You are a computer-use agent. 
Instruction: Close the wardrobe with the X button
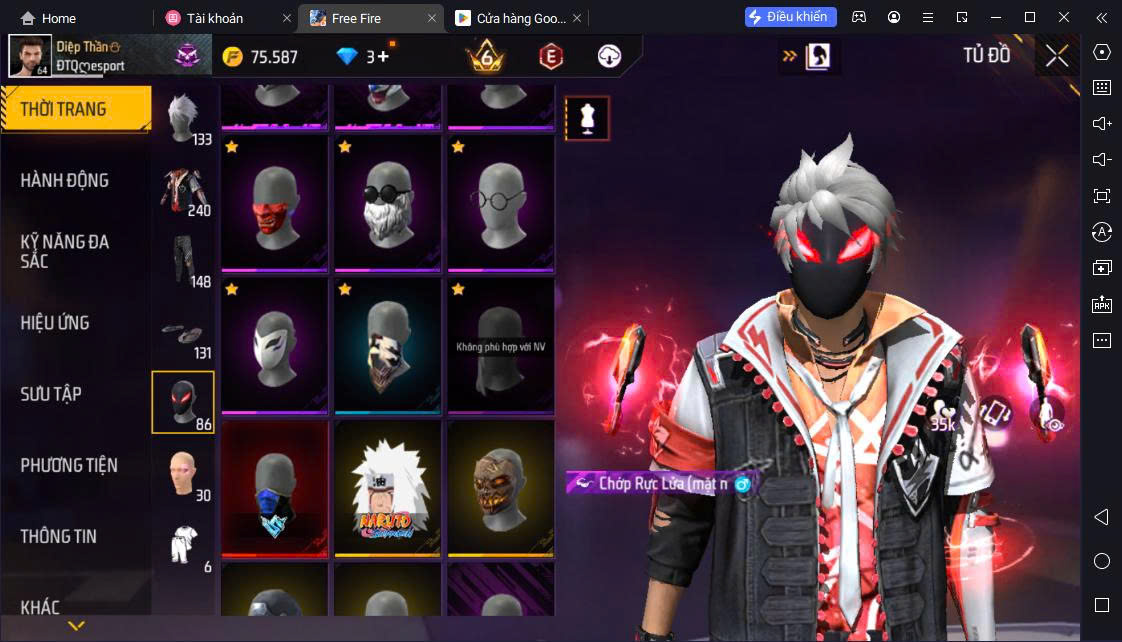[x=1057, y=56]
